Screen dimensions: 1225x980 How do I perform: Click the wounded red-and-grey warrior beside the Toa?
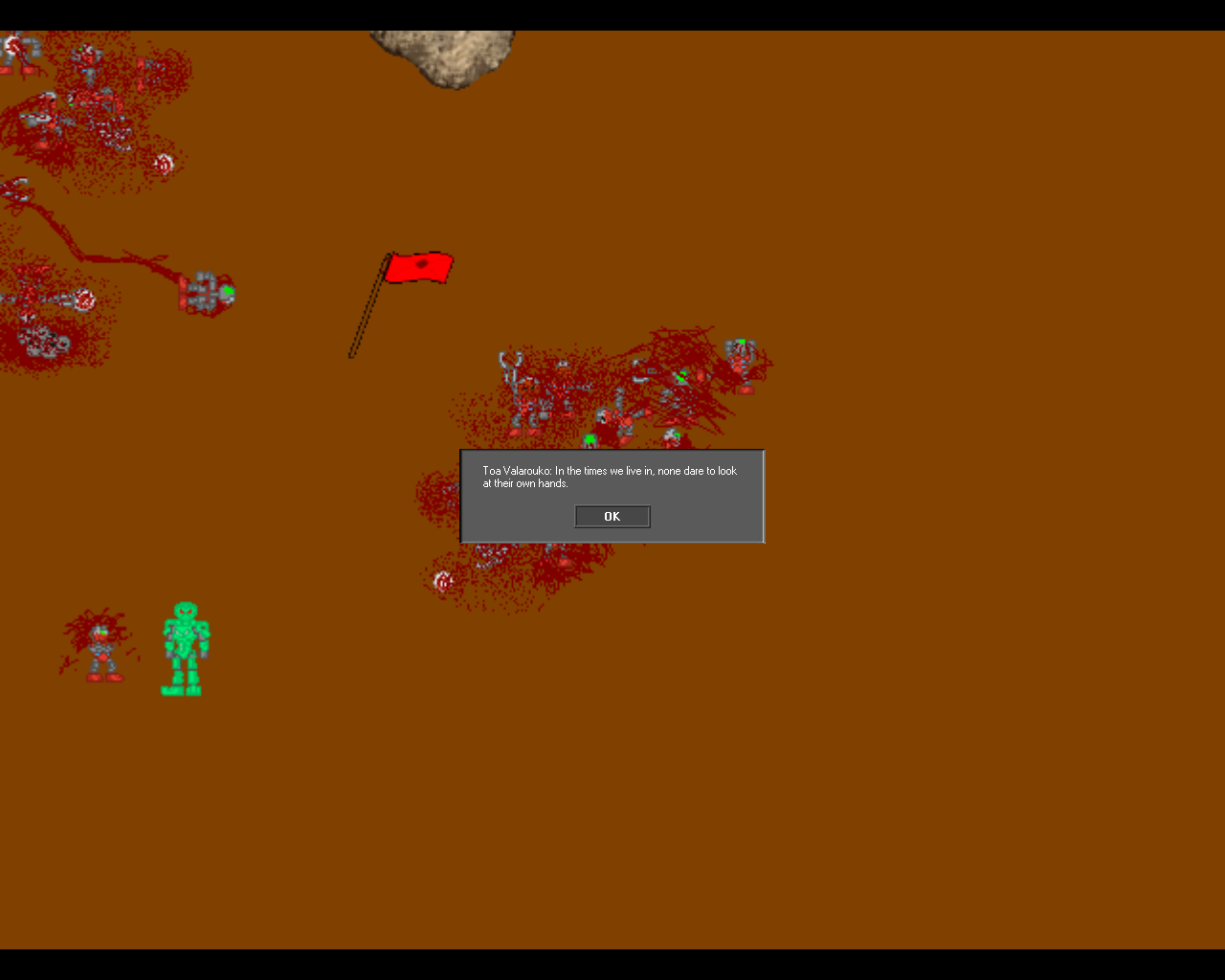99,649
